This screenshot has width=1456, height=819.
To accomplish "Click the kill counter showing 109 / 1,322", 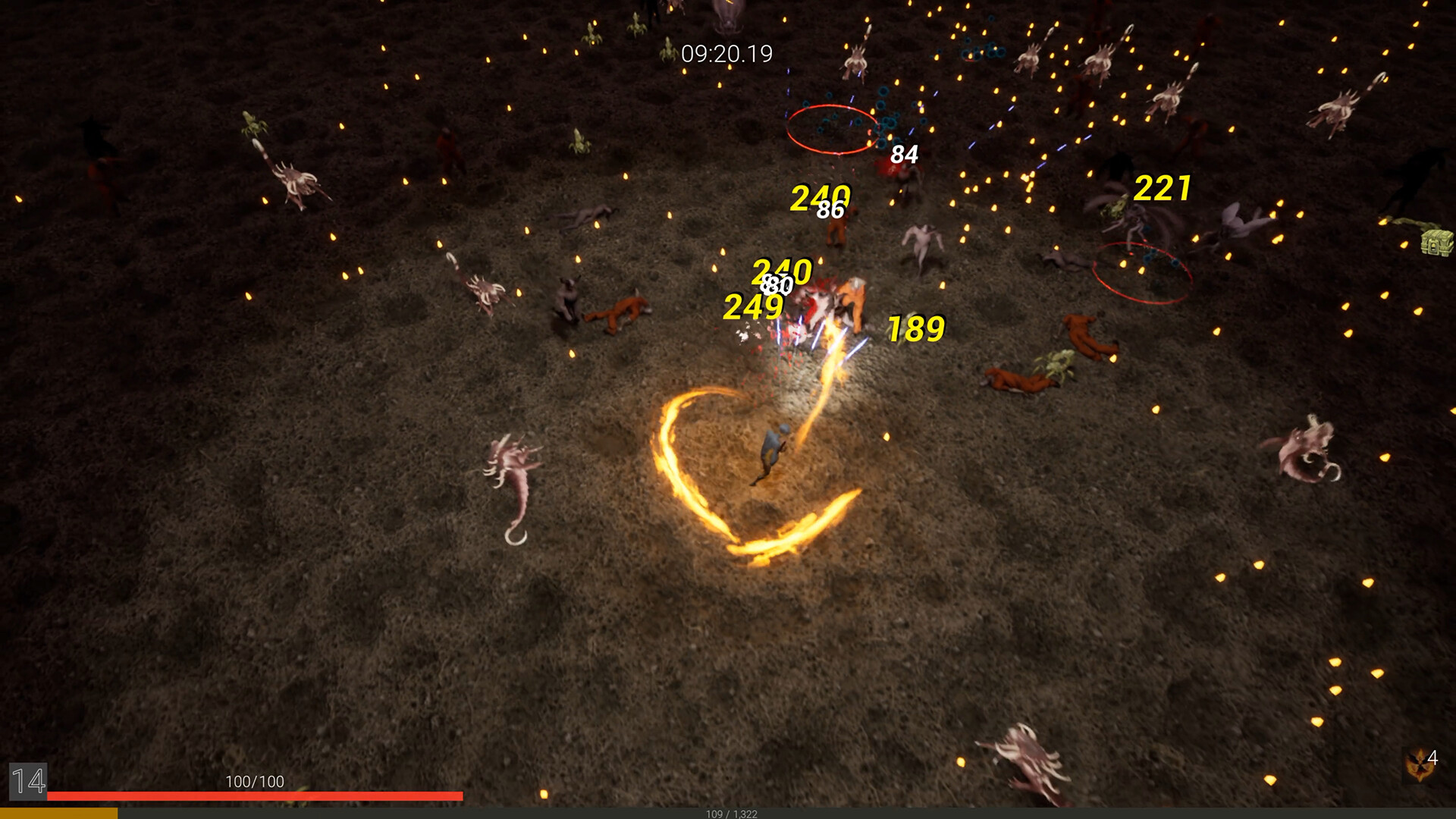I will (727, 812).
